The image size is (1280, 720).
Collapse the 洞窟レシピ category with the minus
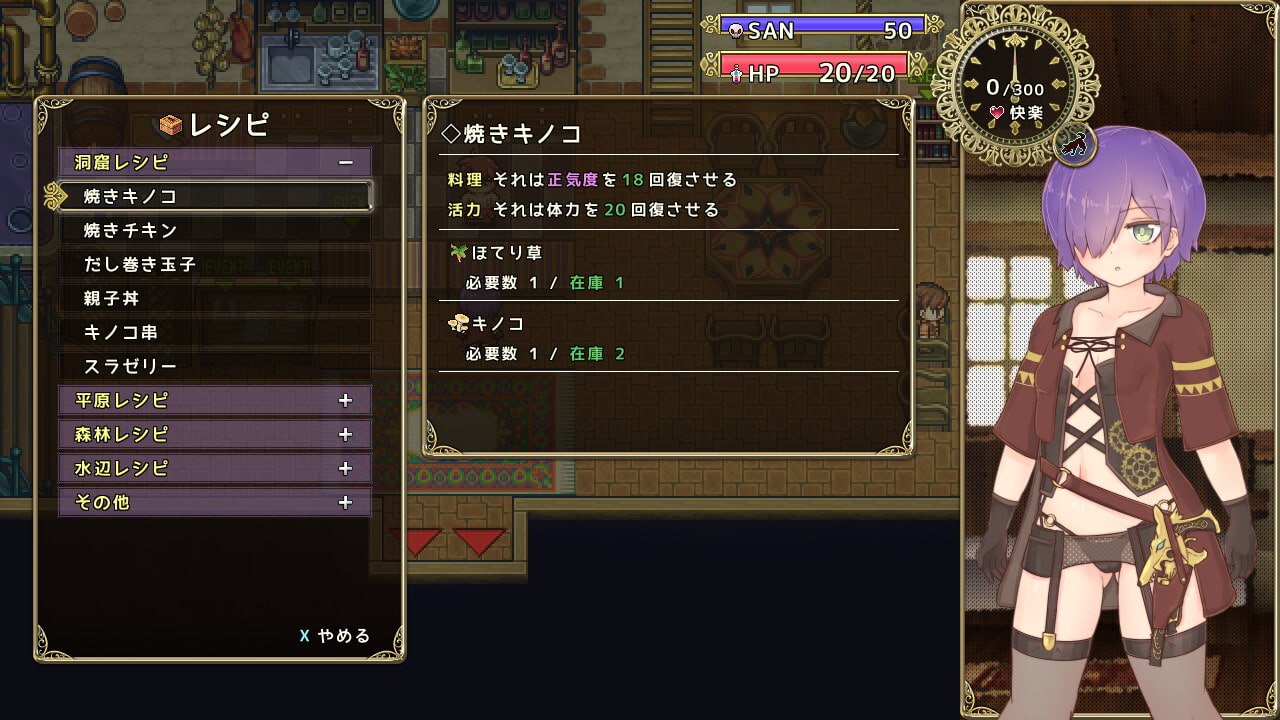pyautogui.click(x=345, y=160)
